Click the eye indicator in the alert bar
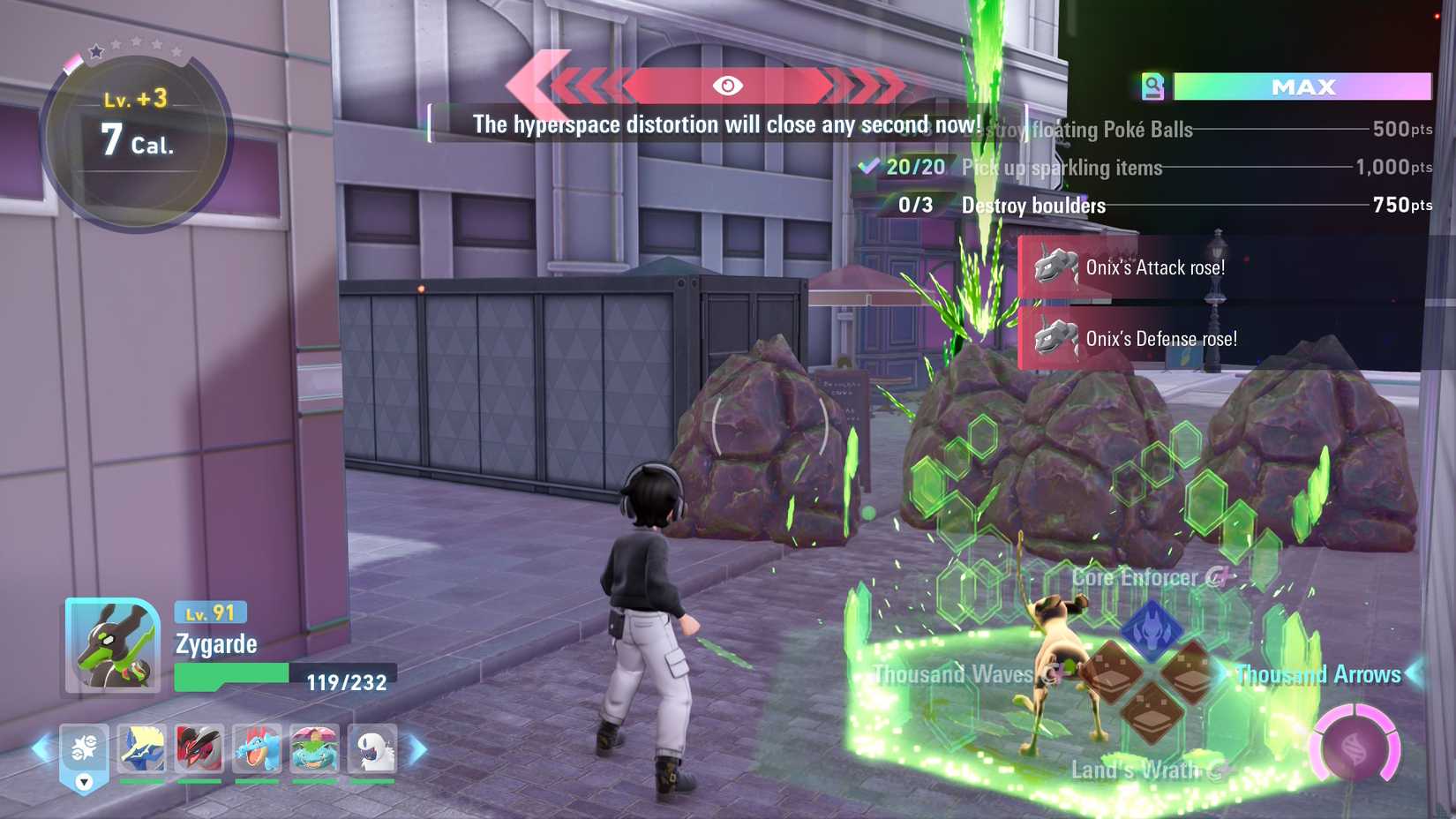This screenshot has height=819, width=1456. pos(728,86)
